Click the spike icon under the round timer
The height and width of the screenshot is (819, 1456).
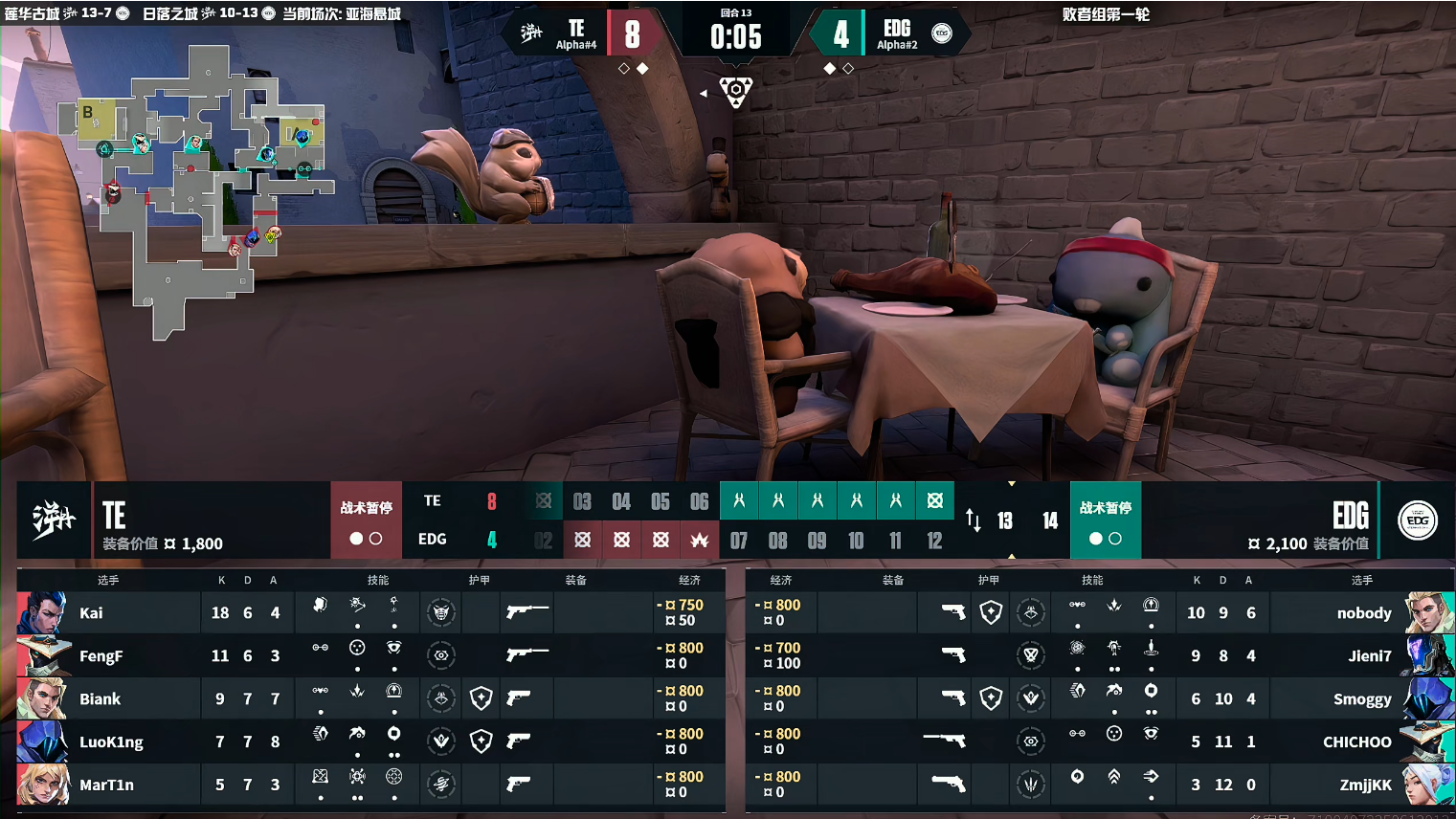point(735,92)
